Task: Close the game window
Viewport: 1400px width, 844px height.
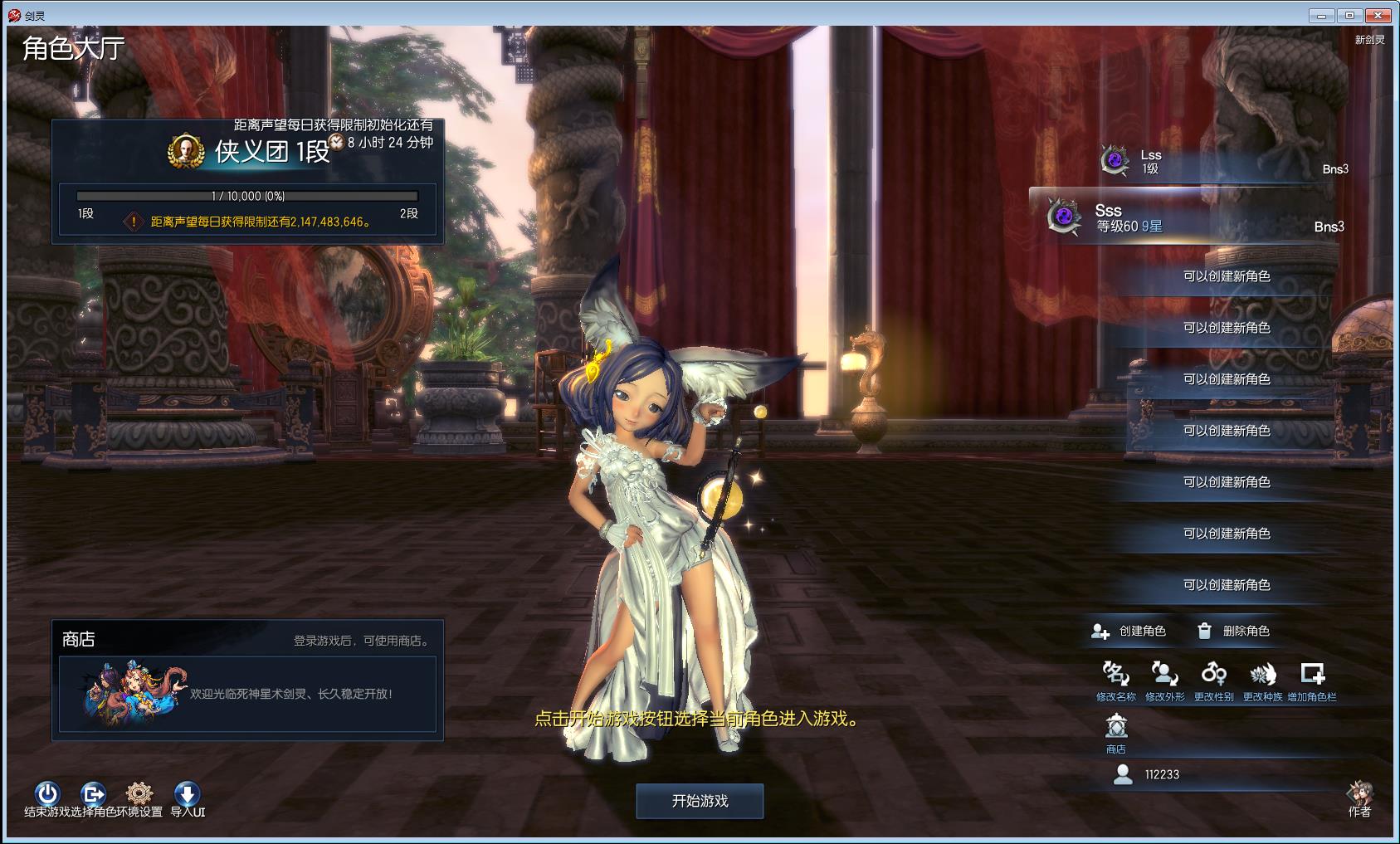Action: click(1379, 15)
